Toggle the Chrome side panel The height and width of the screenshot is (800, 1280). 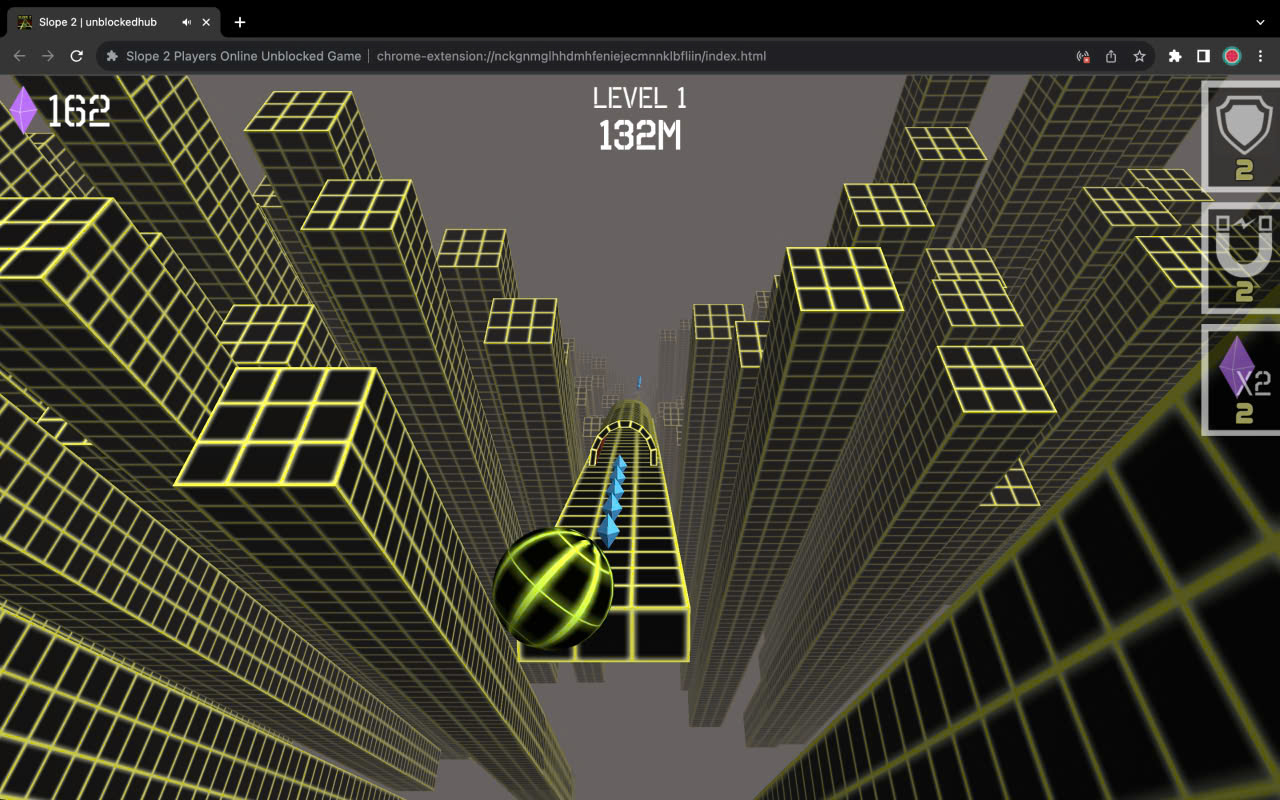pos(1203,57)
